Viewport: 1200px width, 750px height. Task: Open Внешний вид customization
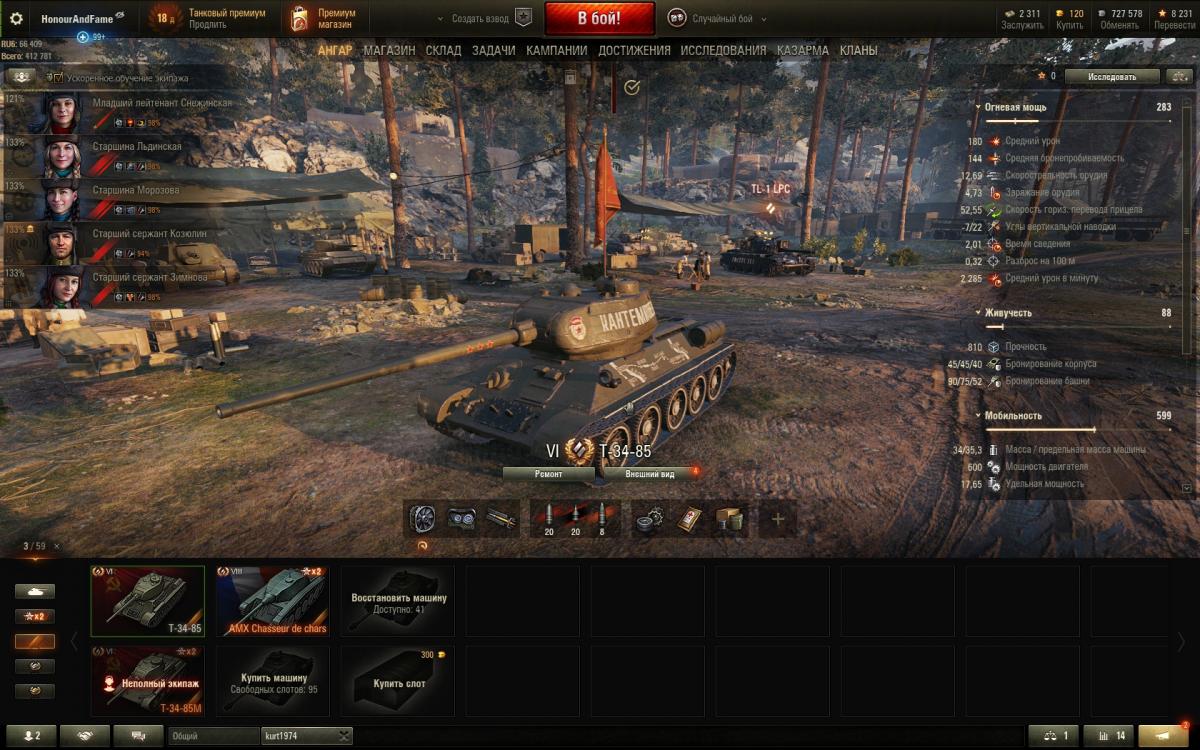click(650, 474)
